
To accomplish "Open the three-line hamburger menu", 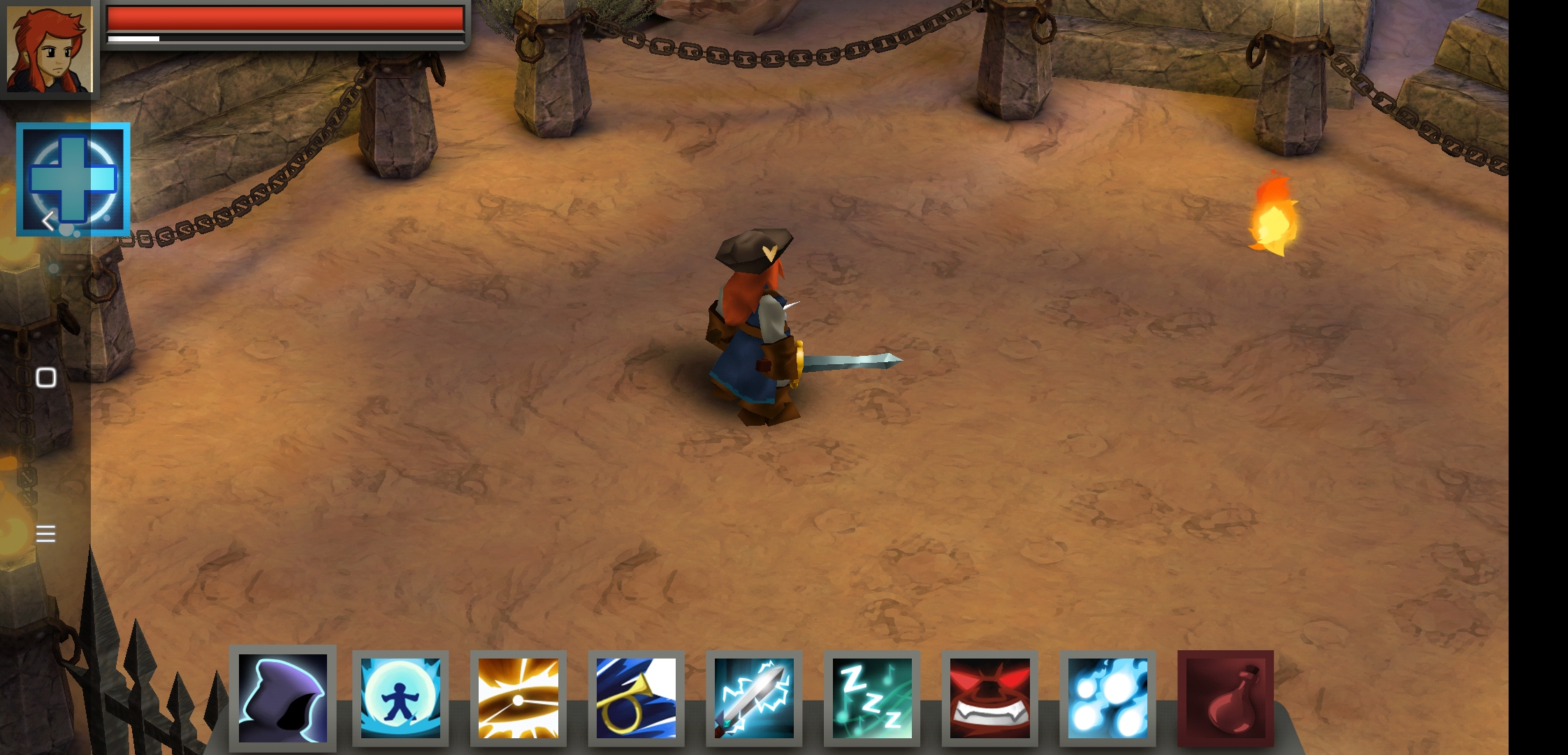I will (x=45, y=533).
